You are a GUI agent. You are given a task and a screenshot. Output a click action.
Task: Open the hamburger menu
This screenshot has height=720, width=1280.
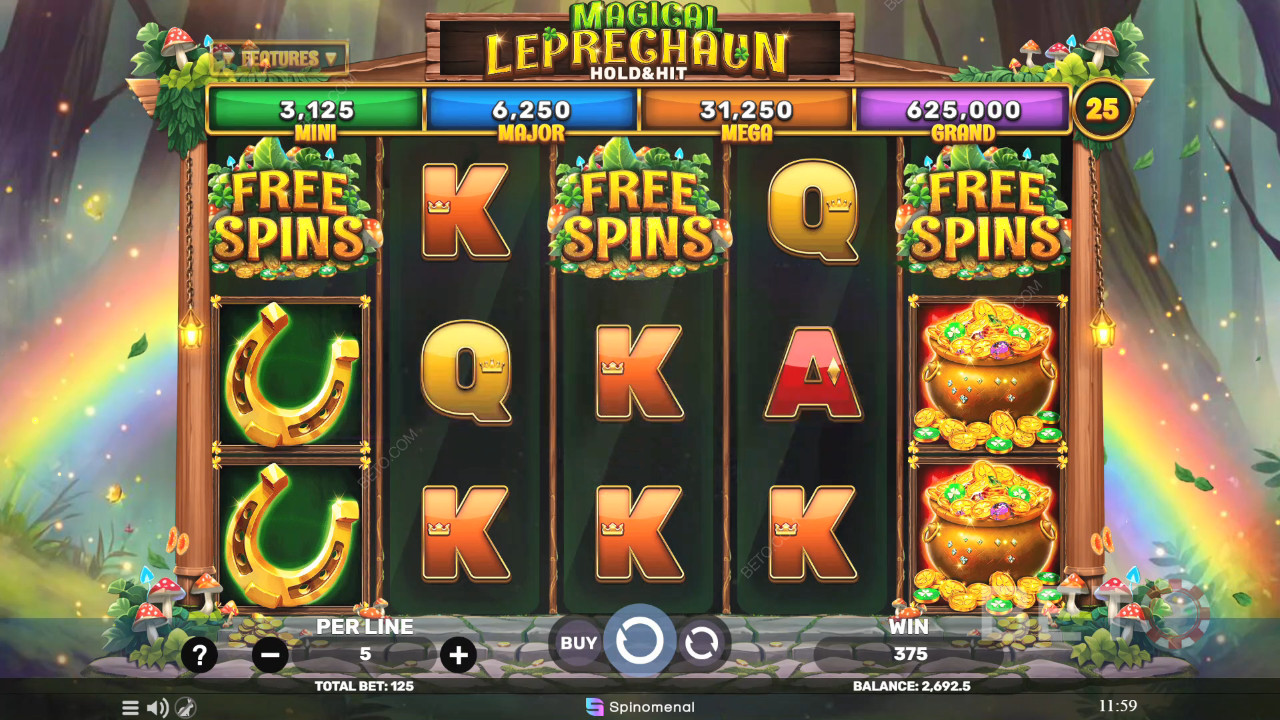point(131,708)
